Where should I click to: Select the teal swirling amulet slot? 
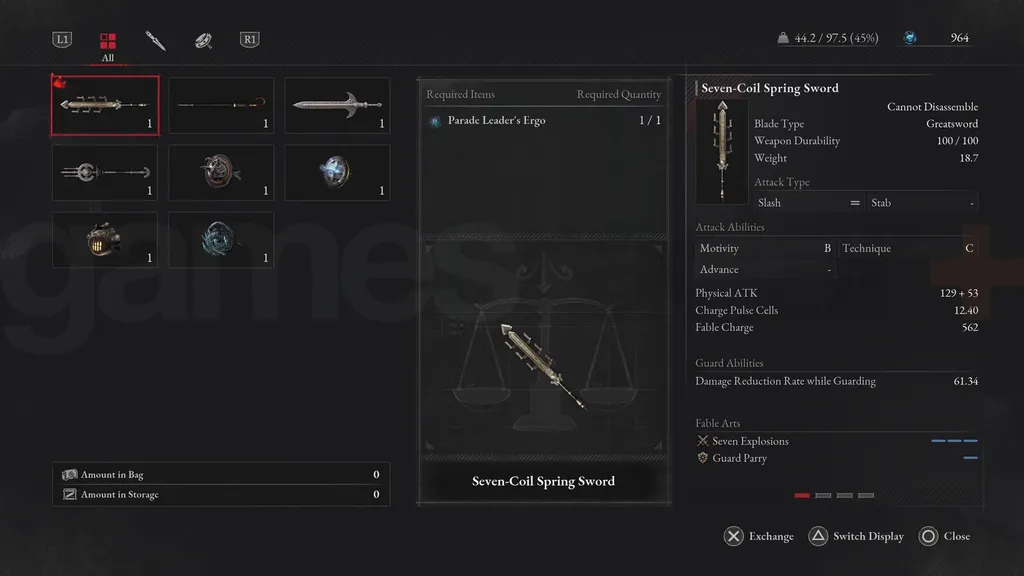pos(221,240)
